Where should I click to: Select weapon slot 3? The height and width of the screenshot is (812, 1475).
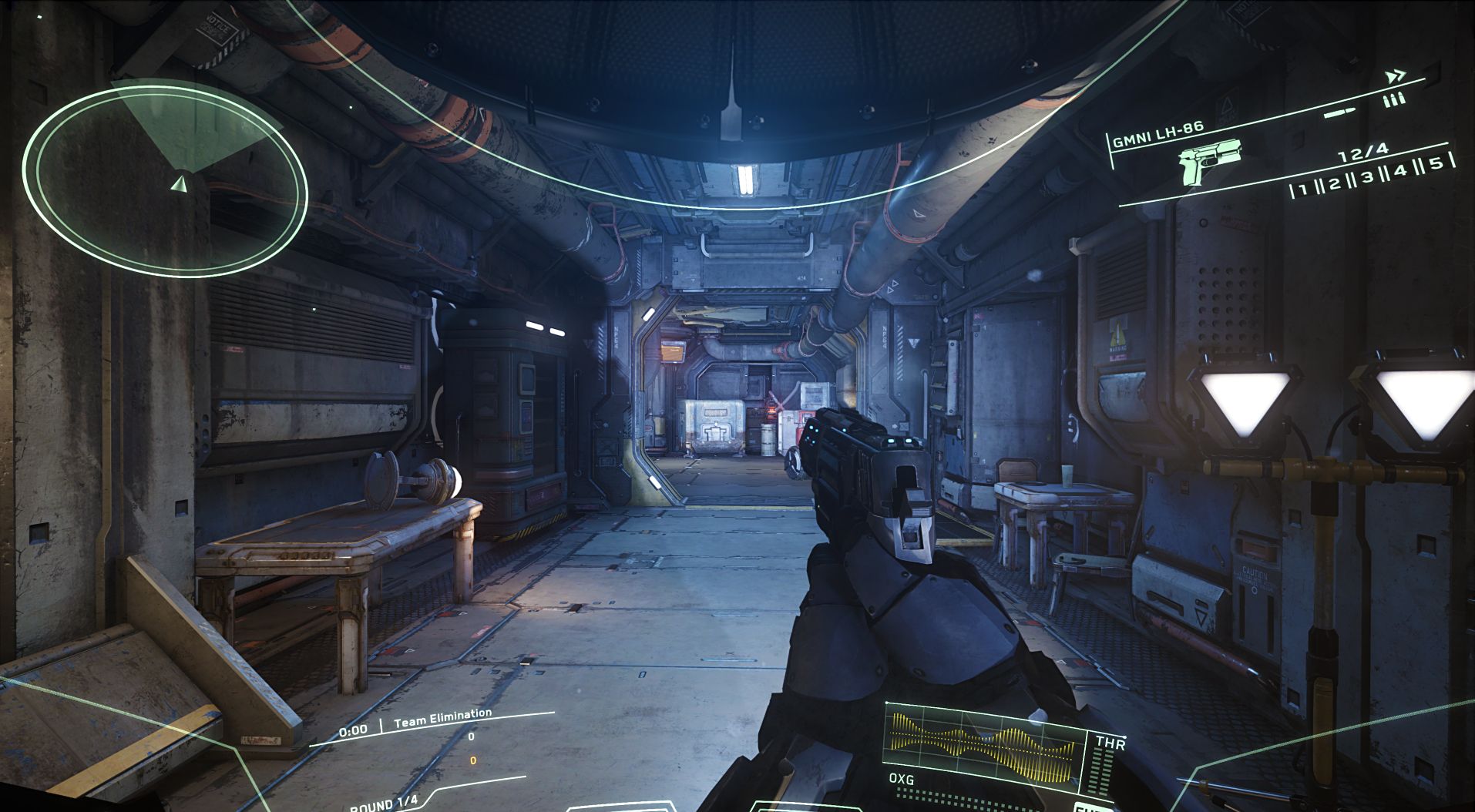pos(1367,177)
